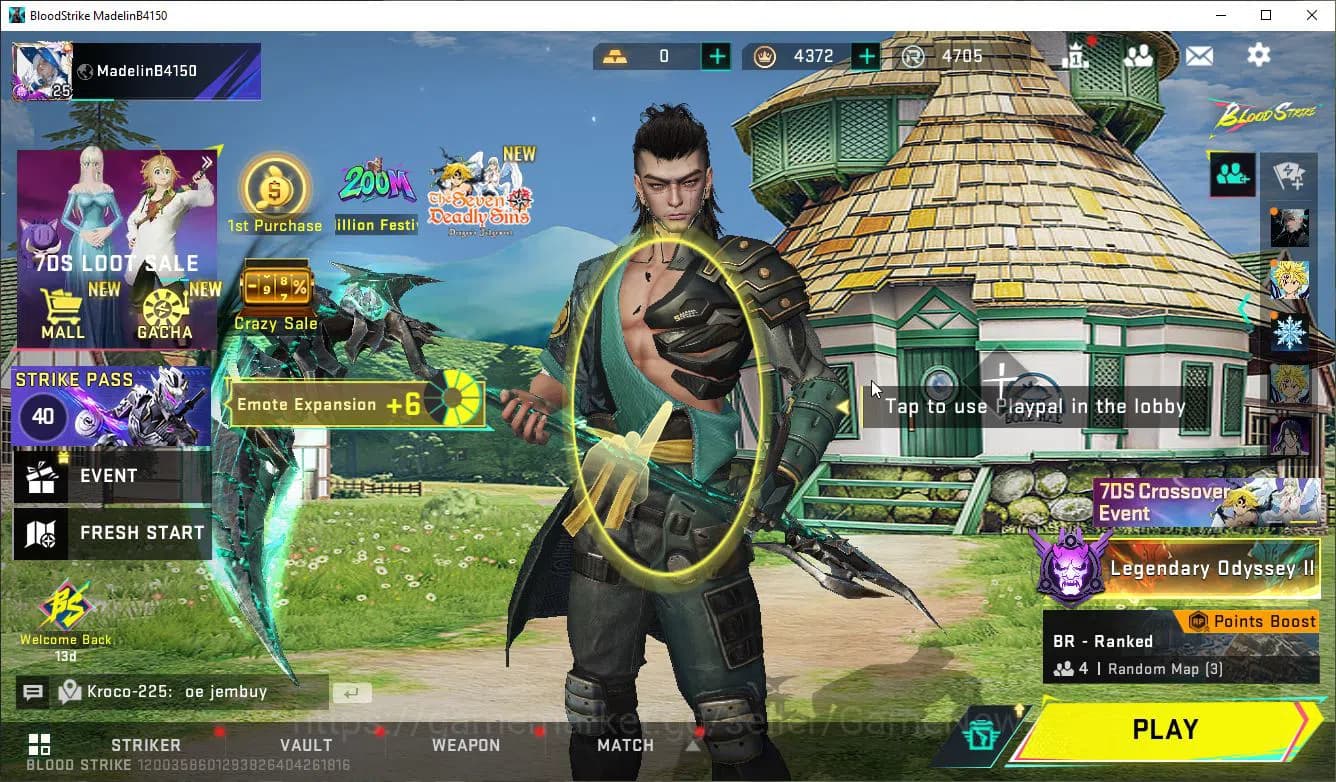Open the Settings gear
This screenshot has height=782, width=1336.
click(x=1258, y=56)
